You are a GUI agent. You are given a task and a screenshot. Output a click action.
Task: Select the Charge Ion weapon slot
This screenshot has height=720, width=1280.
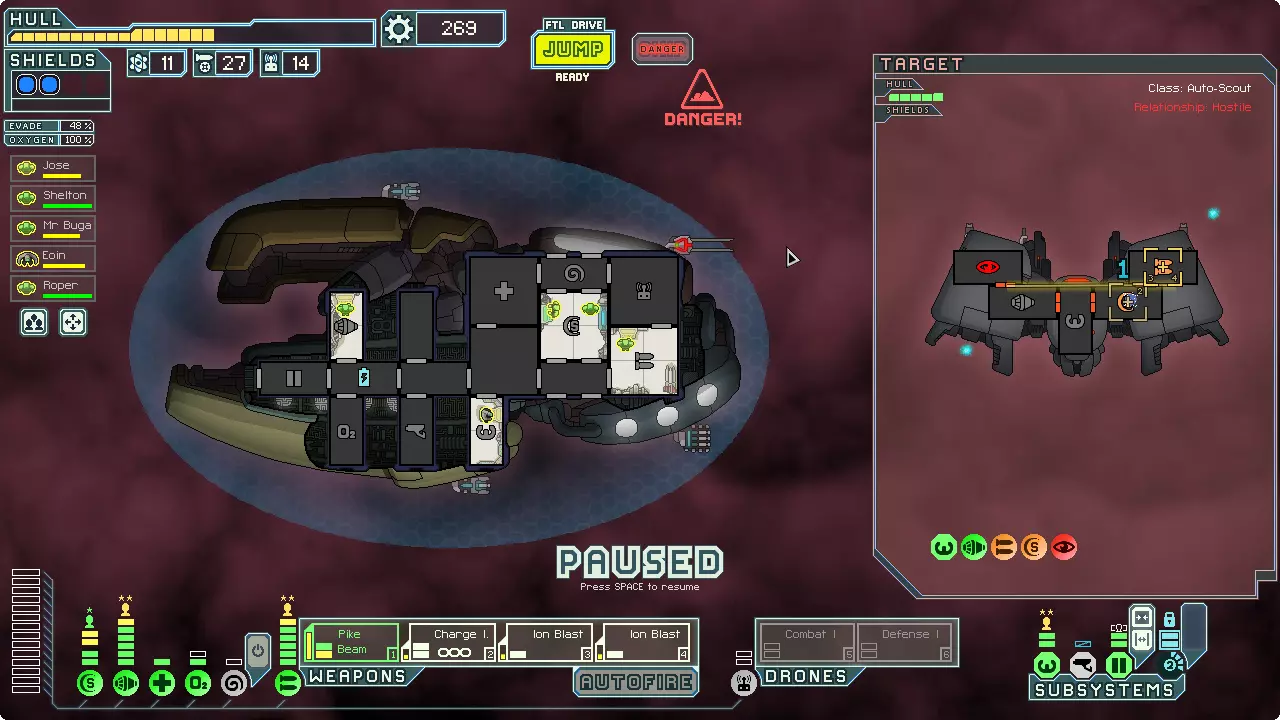(452, 642)
